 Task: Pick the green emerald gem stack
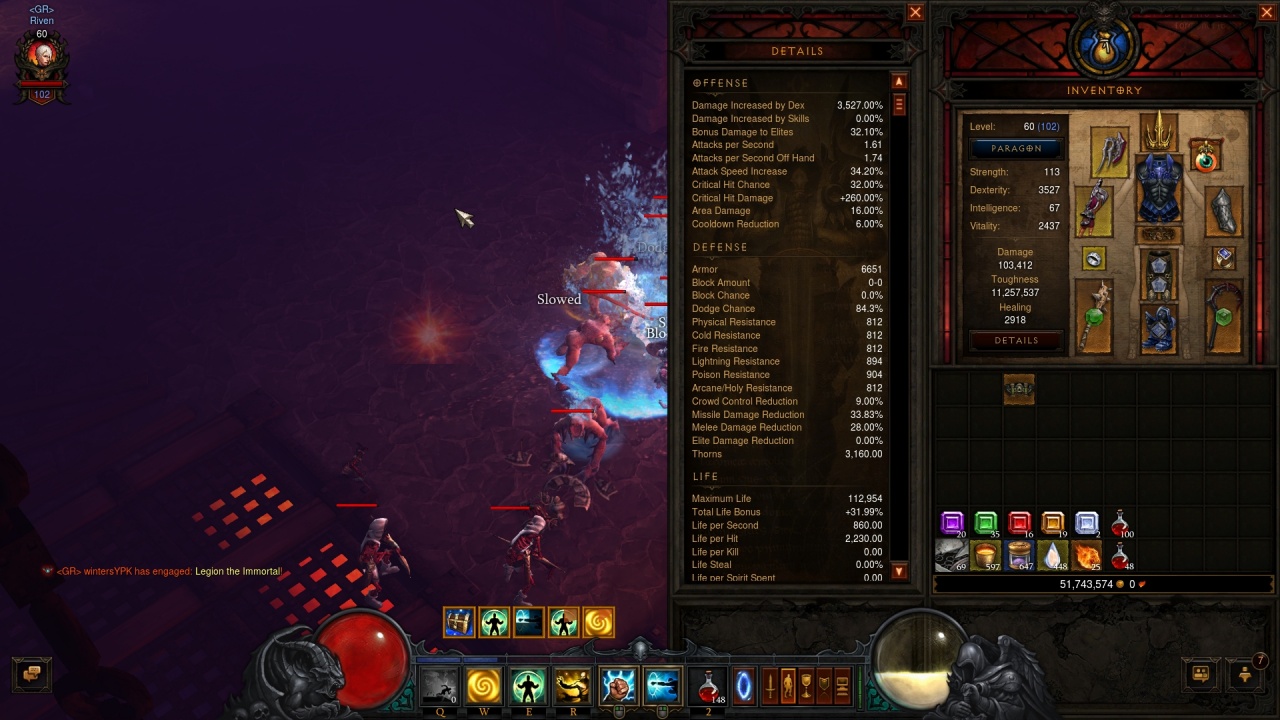[x=985, y=523]
